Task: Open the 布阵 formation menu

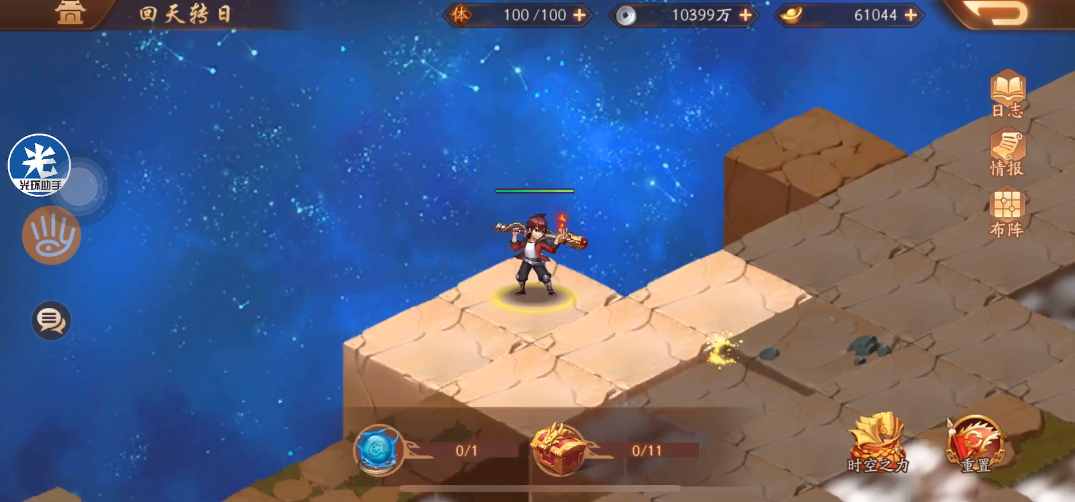Action: pyautogui.click(x=1007, y=210)
